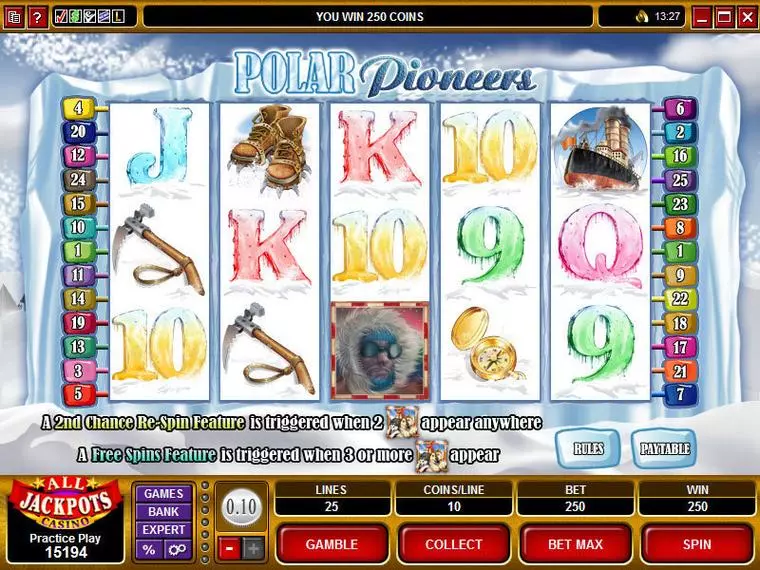Decrease coin size with the minus button
Image resolution: width=760 pixels, height=570 pixels.
point(228,547)
